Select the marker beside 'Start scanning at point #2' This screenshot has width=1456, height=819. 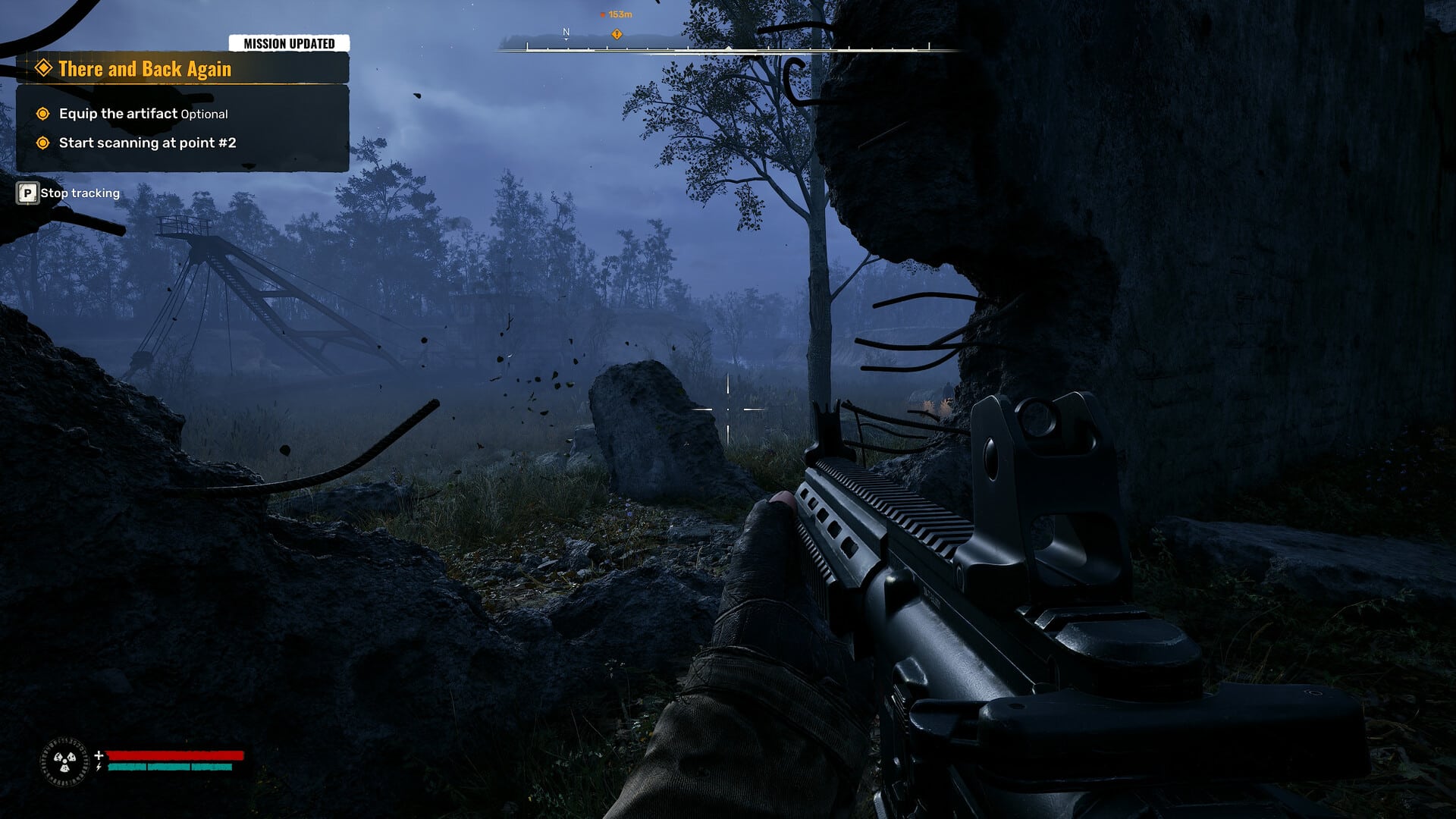coord(44,143)
